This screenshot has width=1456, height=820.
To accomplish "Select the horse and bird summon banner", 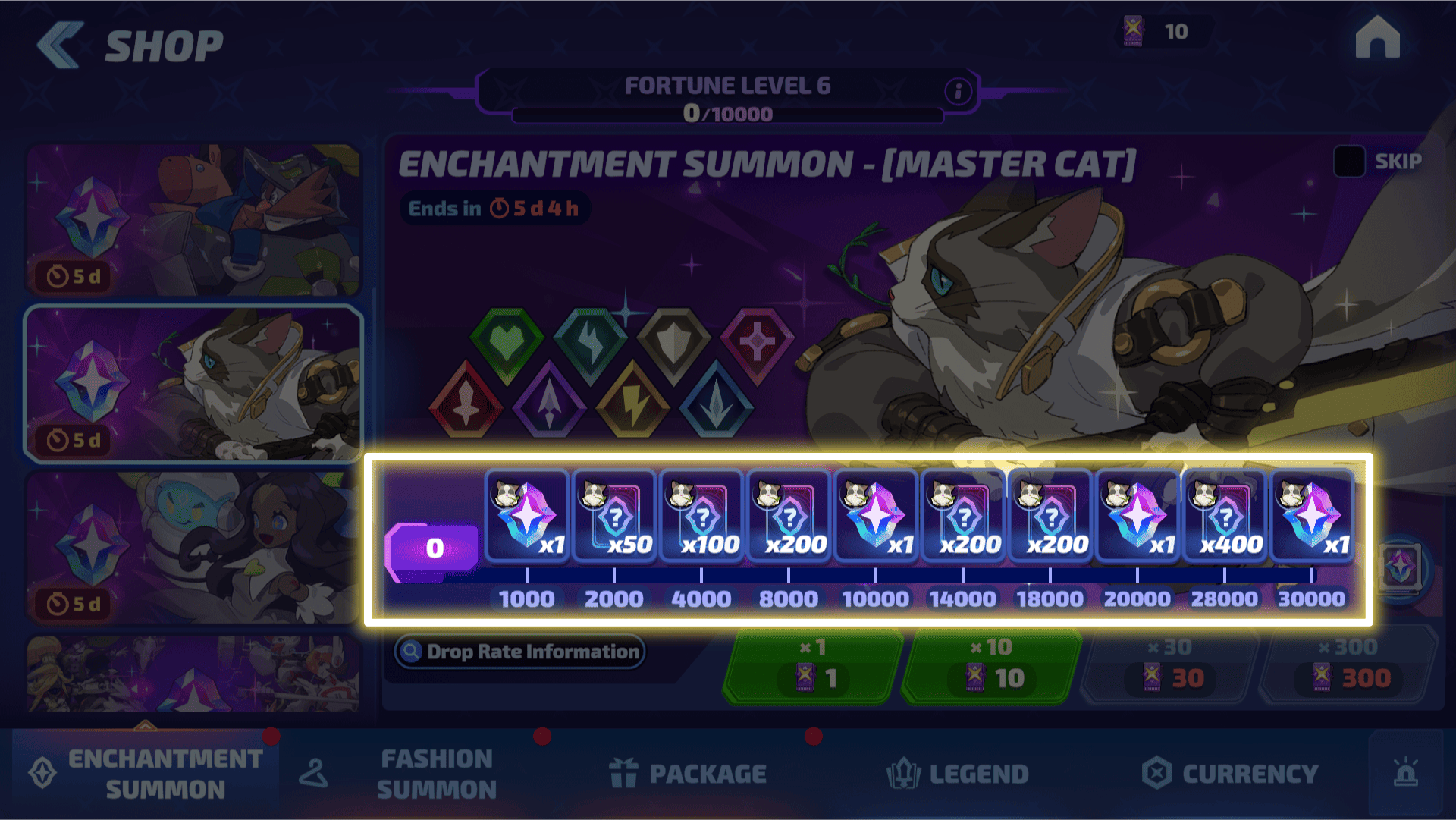I will point(193,219).
